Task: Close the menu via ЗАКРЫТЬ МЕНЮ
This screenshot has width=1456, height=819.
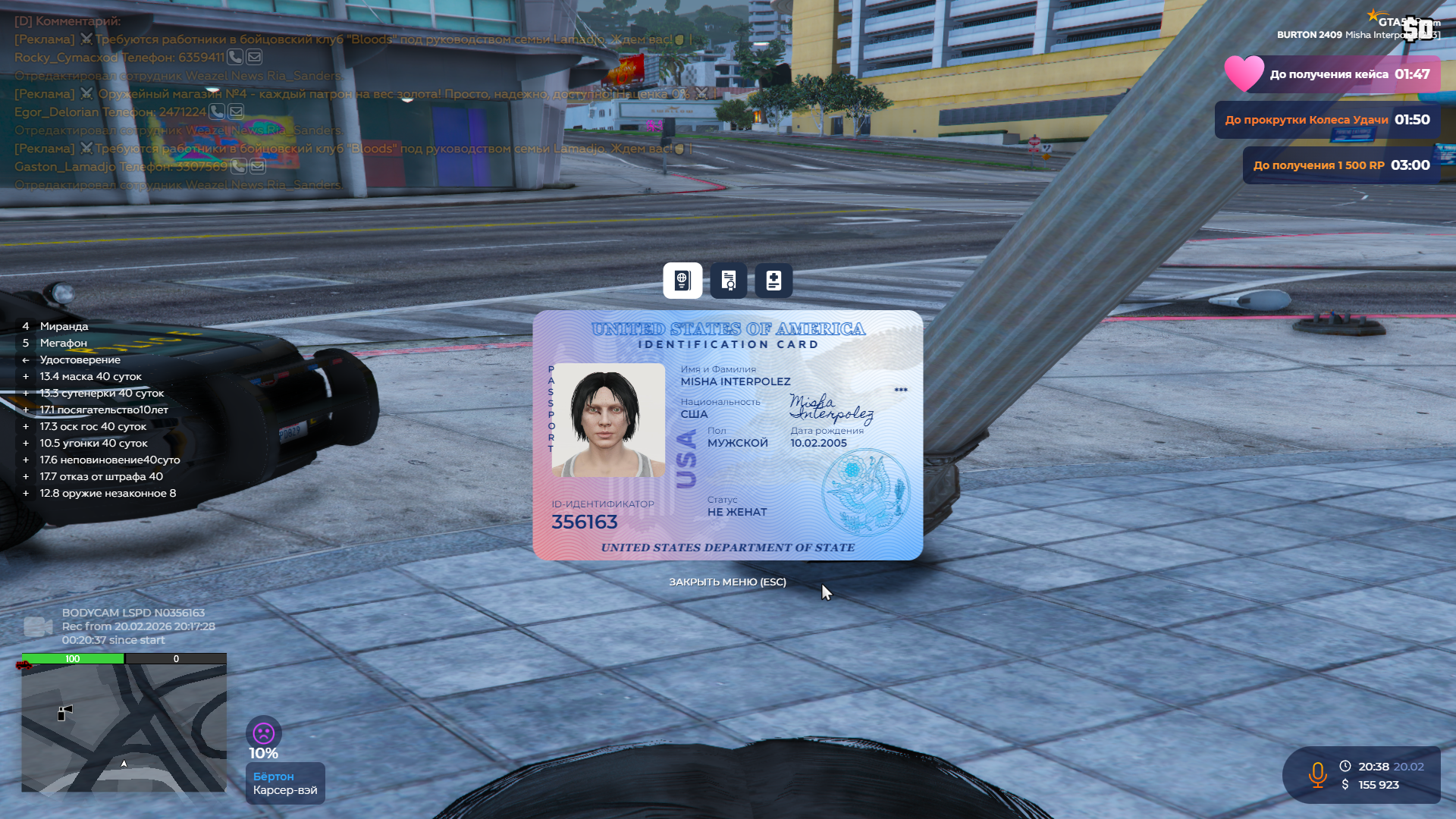Action: click(x=727, y=582)
